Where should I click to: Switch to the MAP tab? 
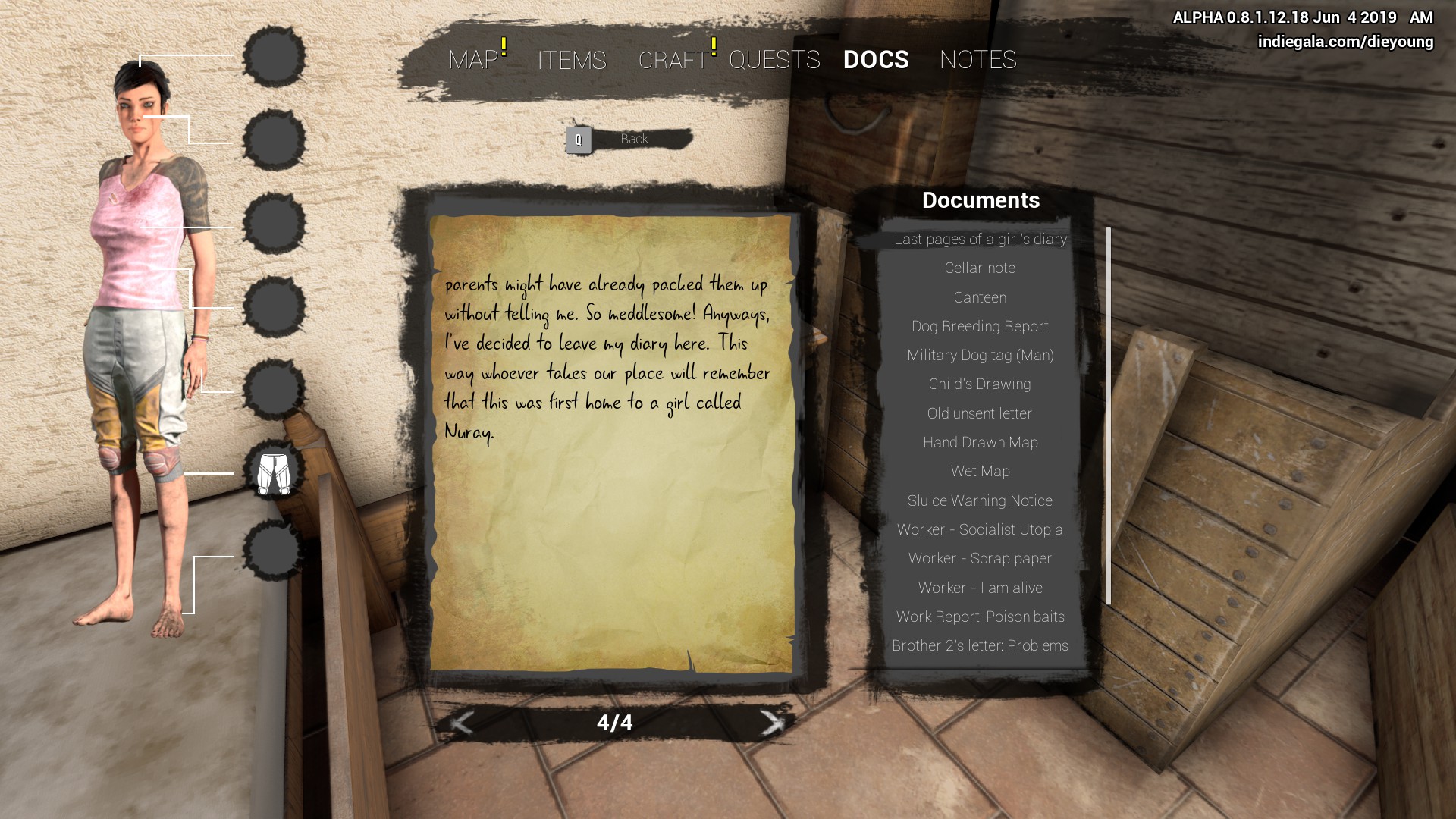473,60
